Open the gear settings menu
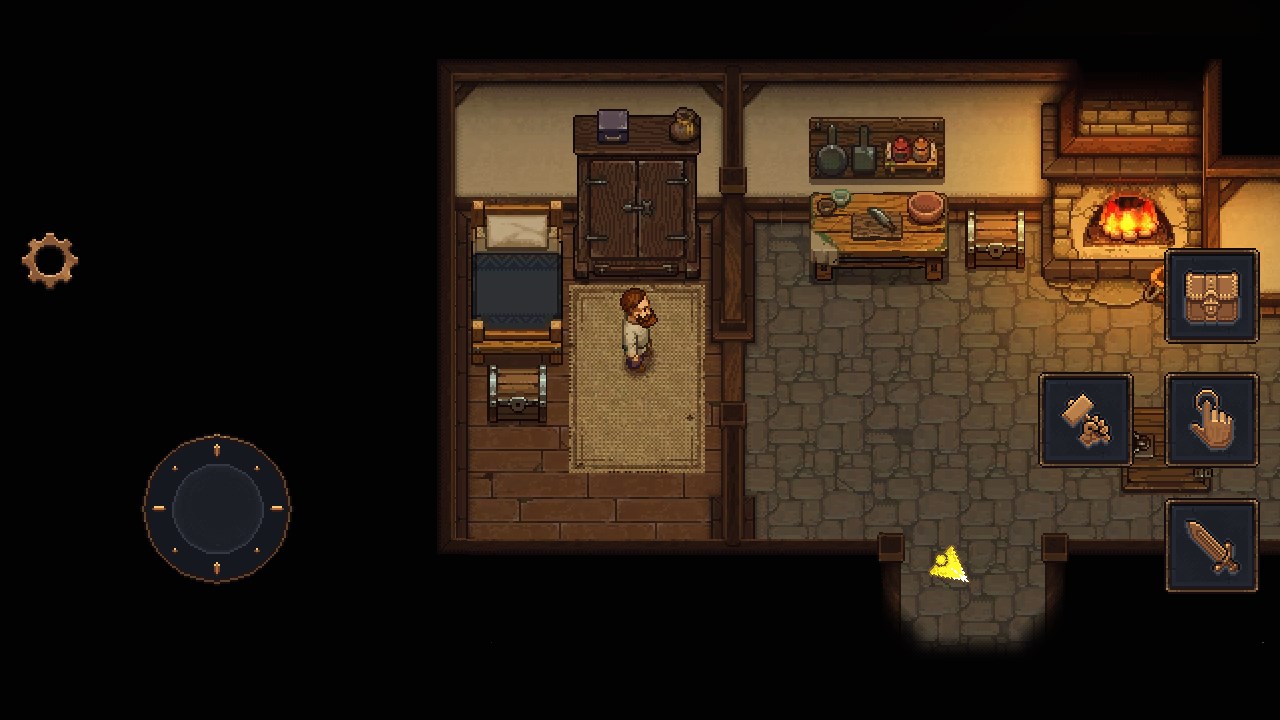The height and width of the screenshot is (720, 1280). click(x=50, y=261)
